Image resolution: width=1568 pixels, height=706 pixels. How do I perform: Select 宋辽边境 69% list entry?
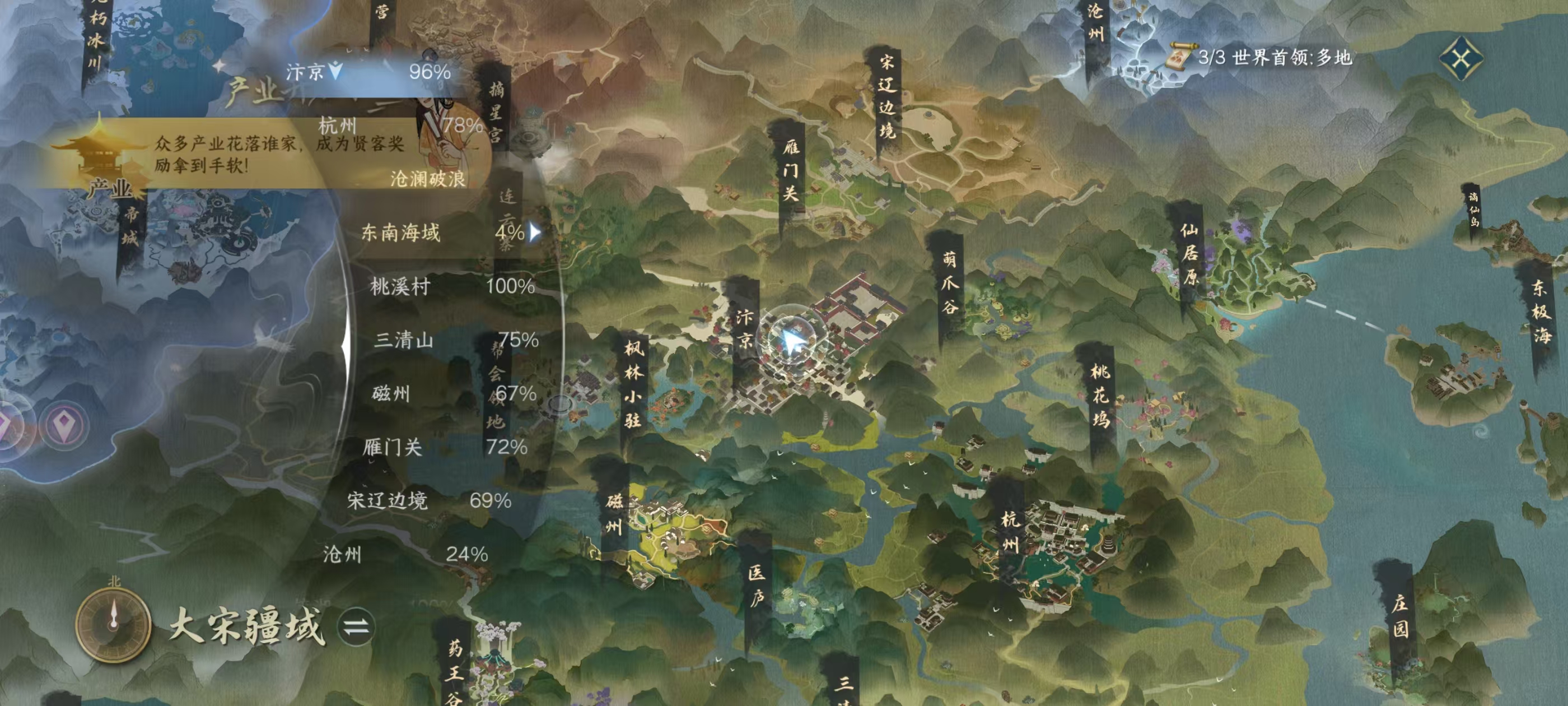coord(428,500)
